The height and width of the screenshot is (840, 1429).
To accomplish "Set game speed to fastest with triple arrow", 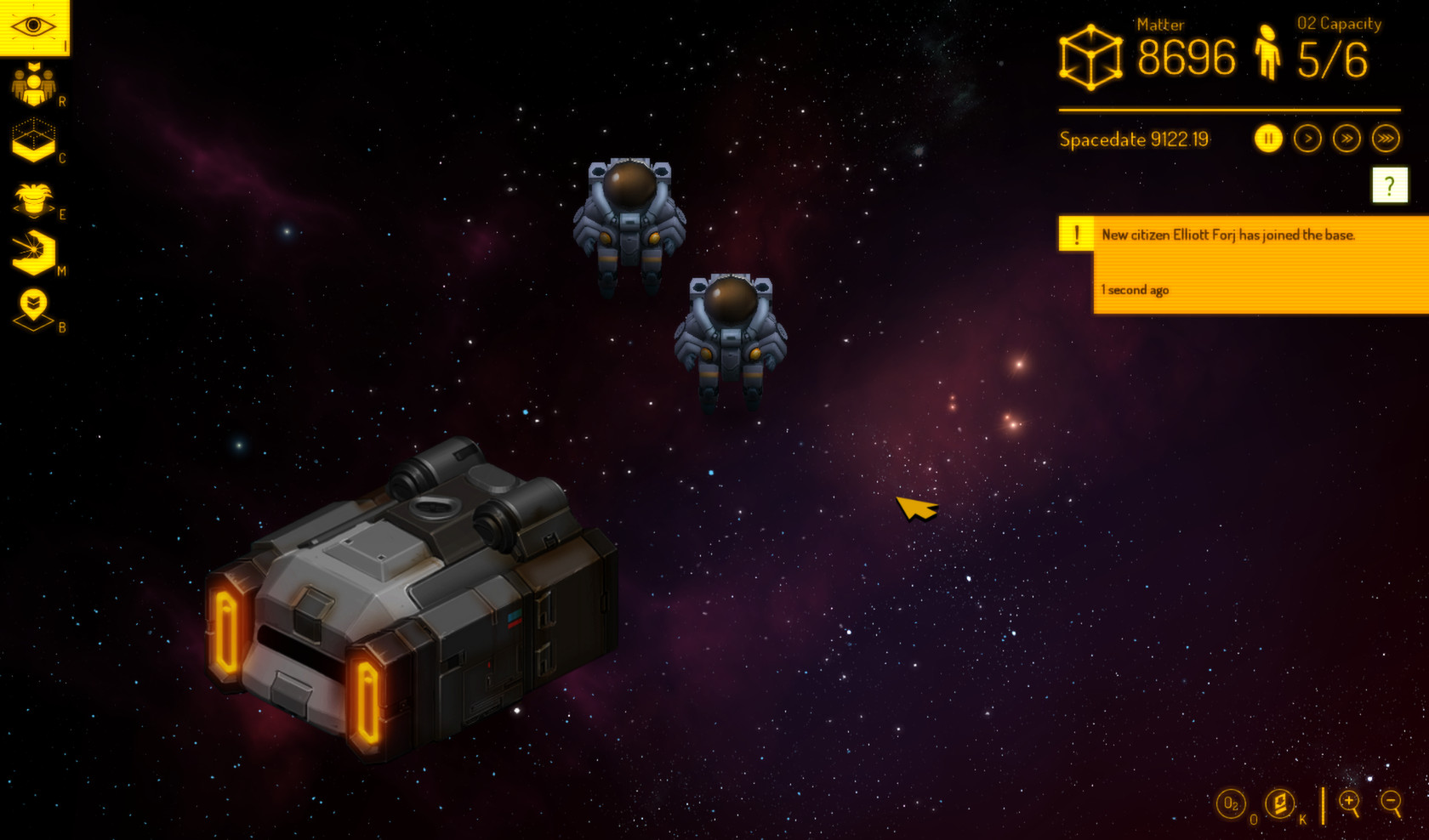I will coord(1388,138).
